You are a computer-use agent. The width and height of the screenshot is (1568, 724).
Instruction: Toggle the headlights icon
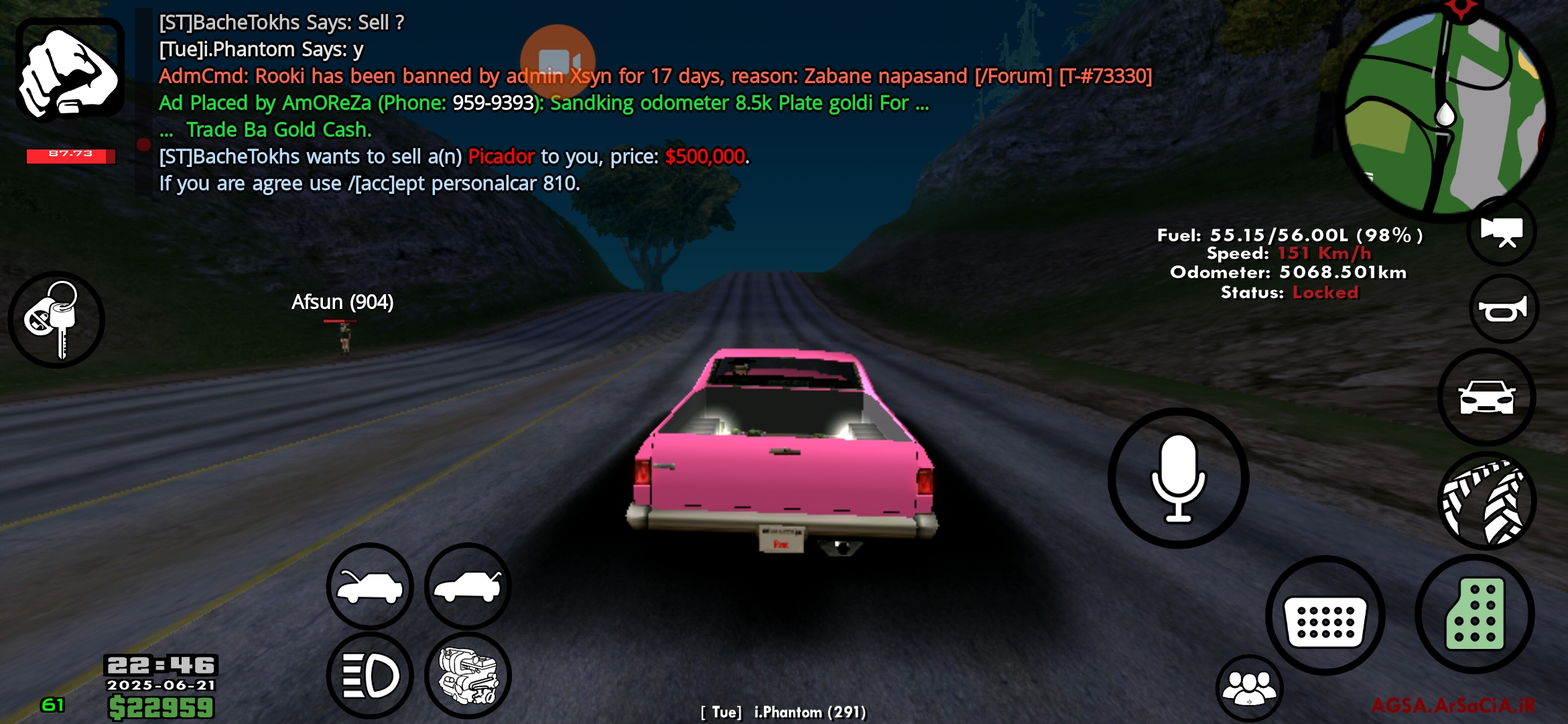(x=369, y=676)
